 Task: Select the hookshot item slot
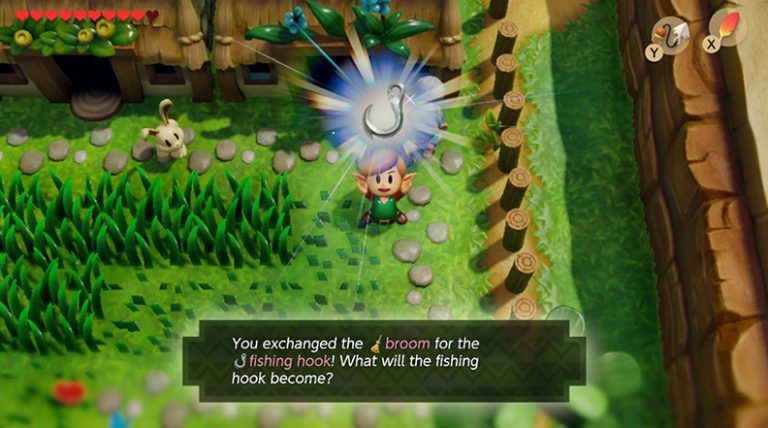670,35
